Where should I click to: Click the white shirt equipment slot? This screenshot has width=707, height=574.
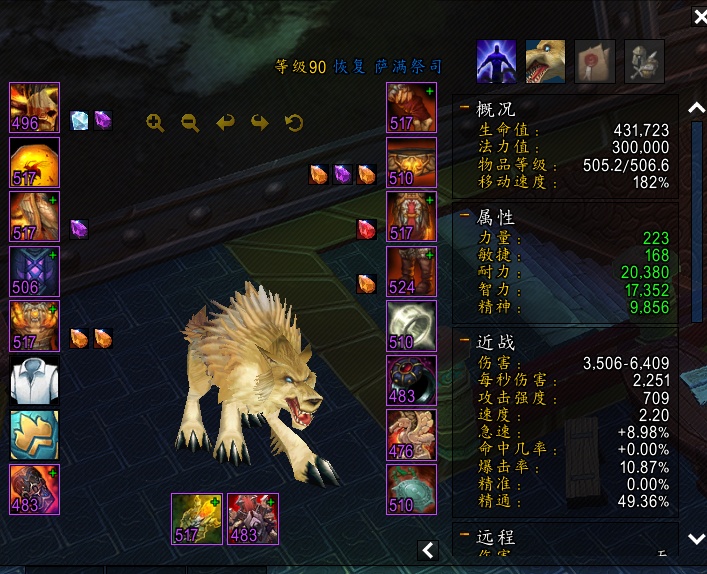pyautogui.click(x=34, y=380)
